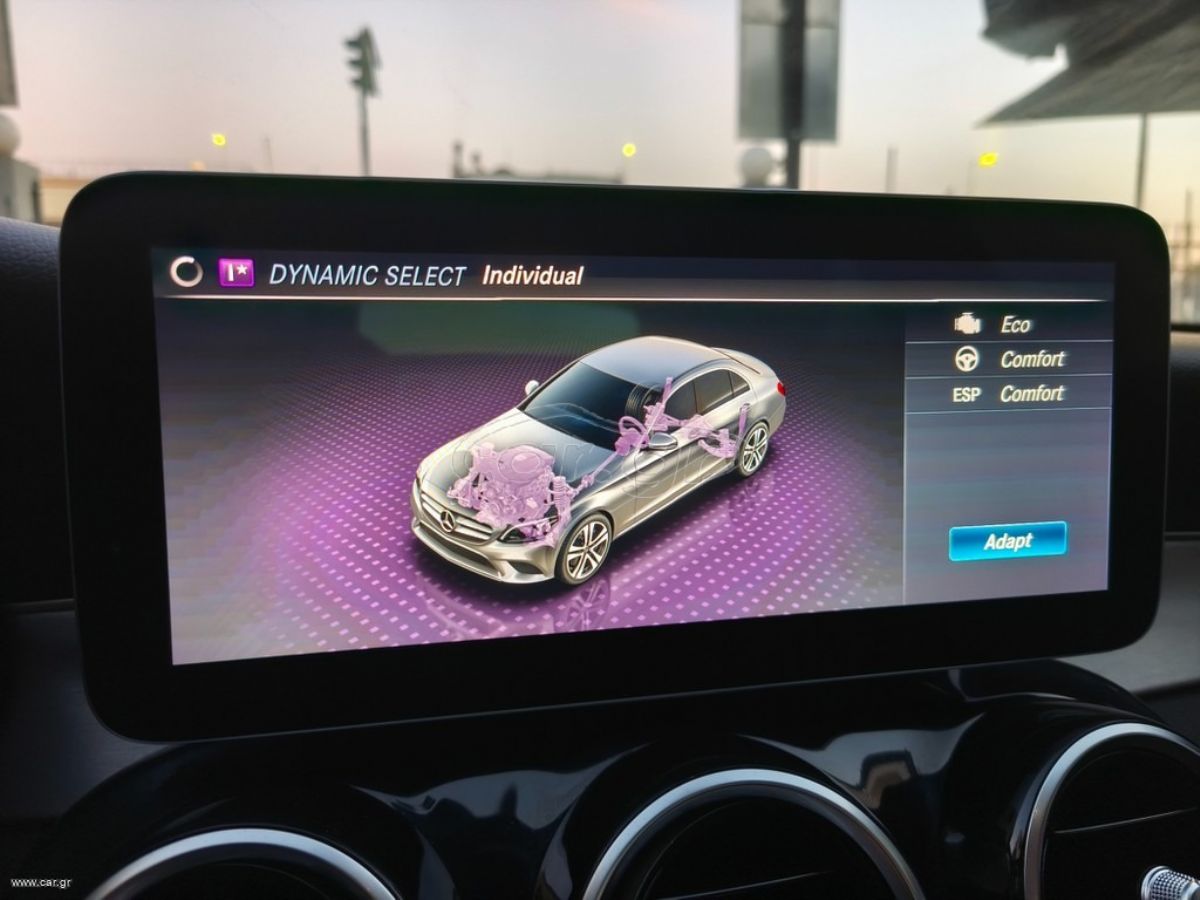The height and width of the screenshot is (900, 1200).
Task: Open the ESP Comfort setting row
Action: [x=1008, y=394]
